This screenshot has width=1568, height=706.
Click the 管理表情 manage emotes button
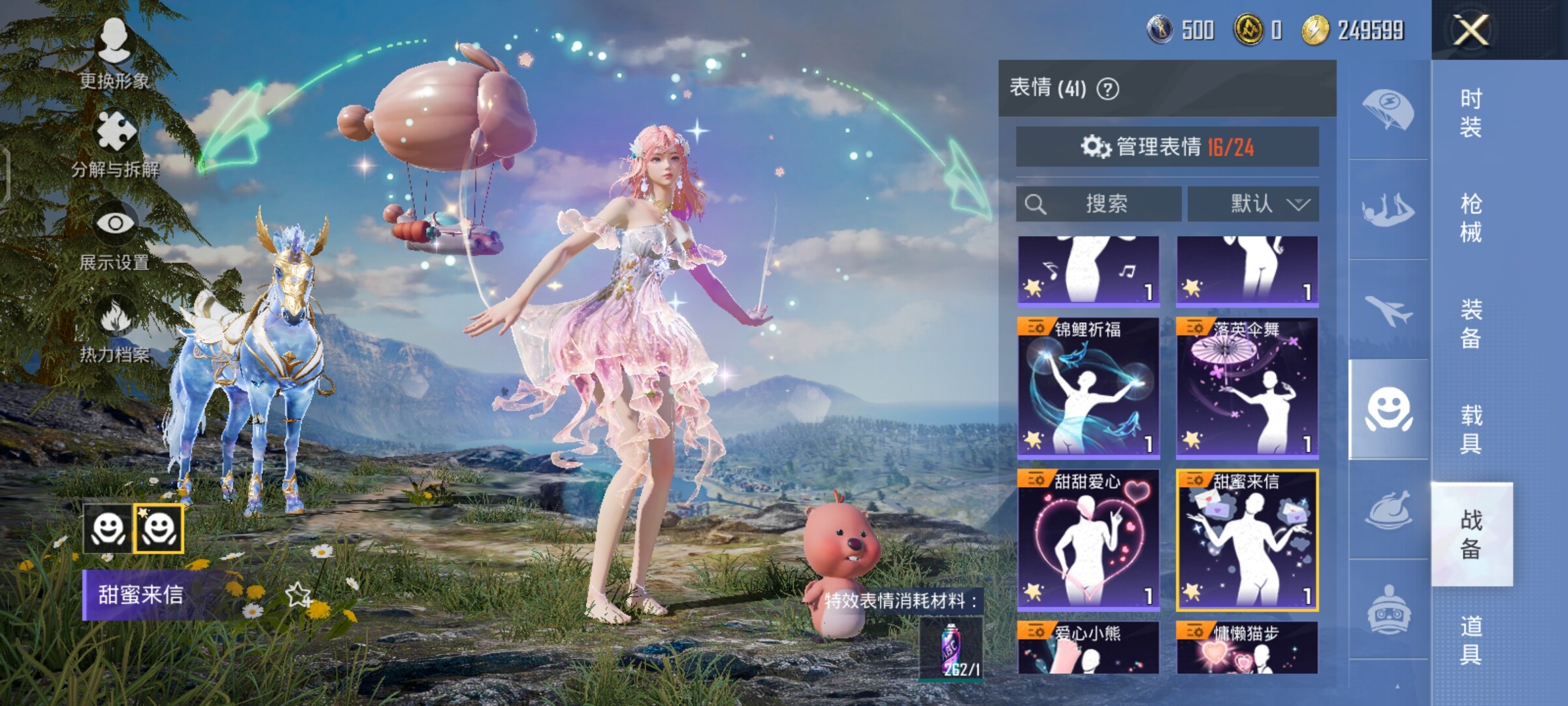point(1167,147)
